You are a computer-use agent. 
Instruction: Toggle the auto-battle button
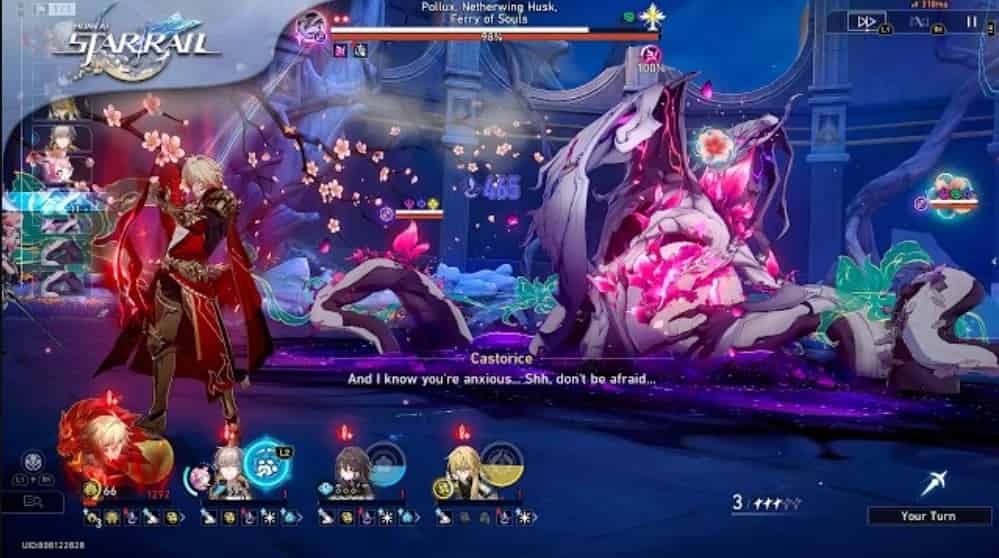[921, 21]
